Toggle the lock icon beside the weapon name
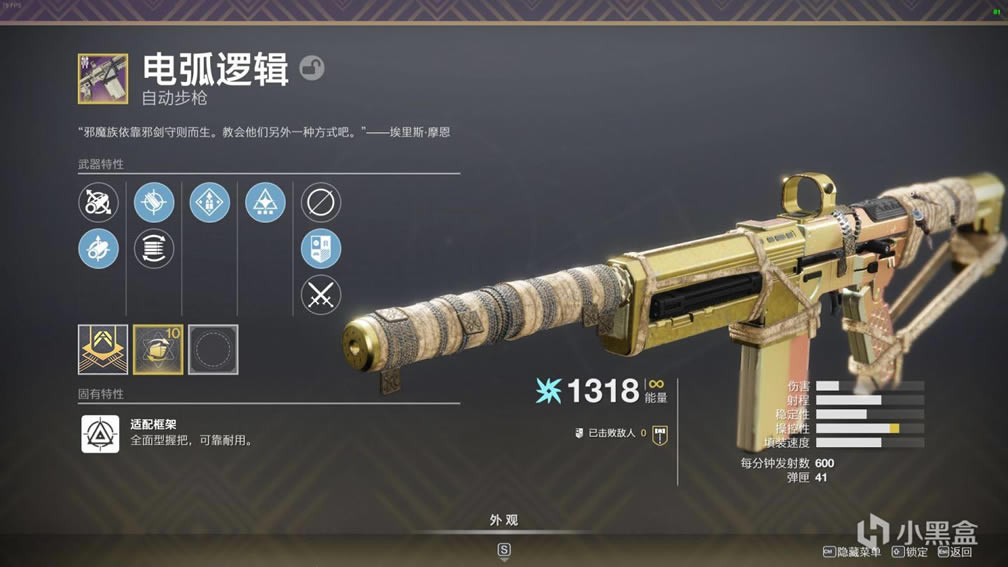Image resolution: width=1008 pixels, height=567 pixels. (x=312, y=69)
